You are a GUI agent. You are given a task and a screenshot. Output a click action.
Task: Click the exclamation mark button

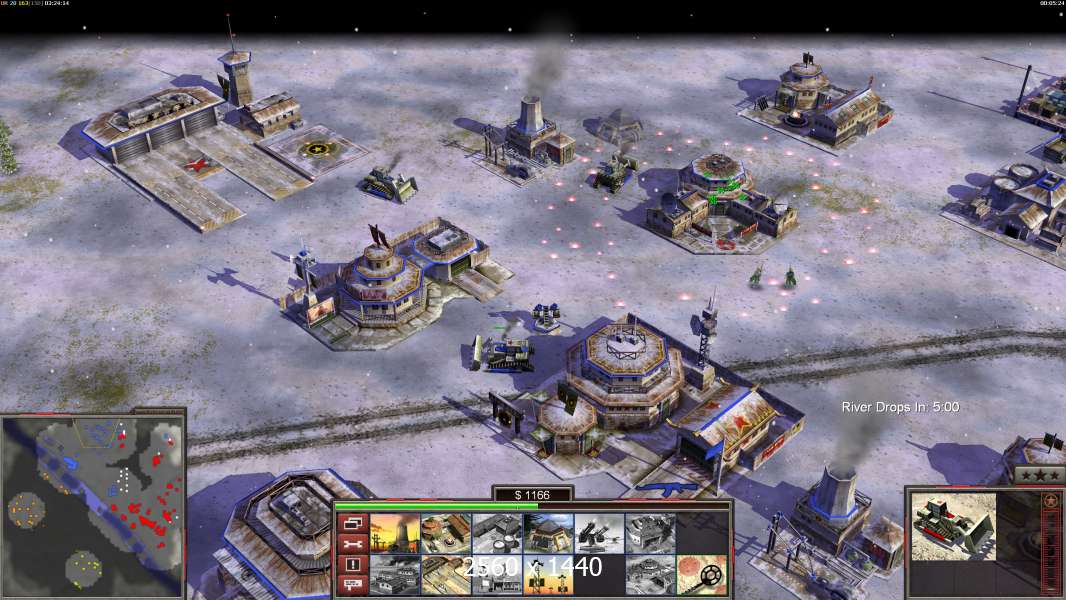[x=352, y=566]
